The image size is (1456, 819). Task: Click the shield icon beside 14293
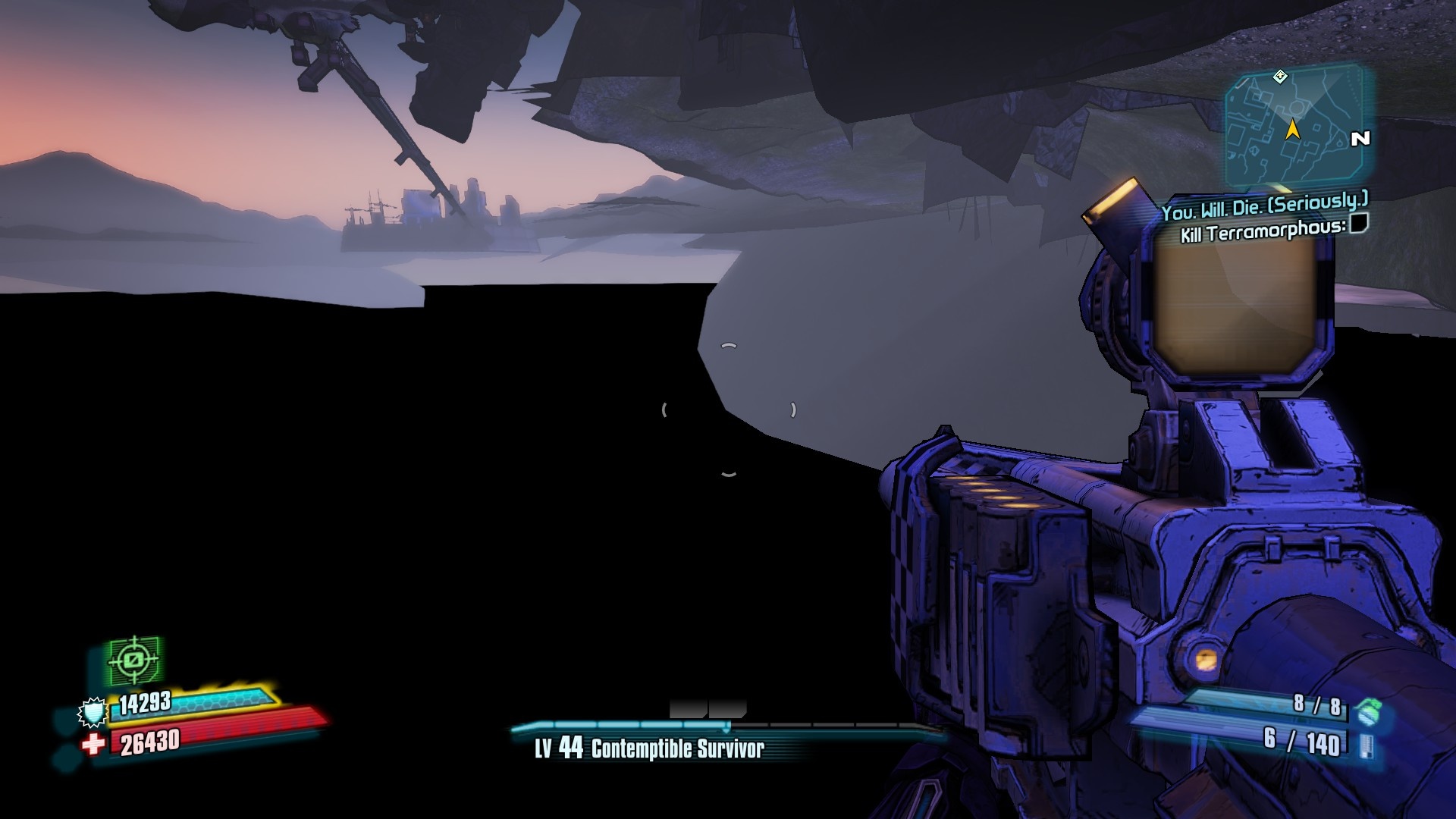(x=93, y=712)
